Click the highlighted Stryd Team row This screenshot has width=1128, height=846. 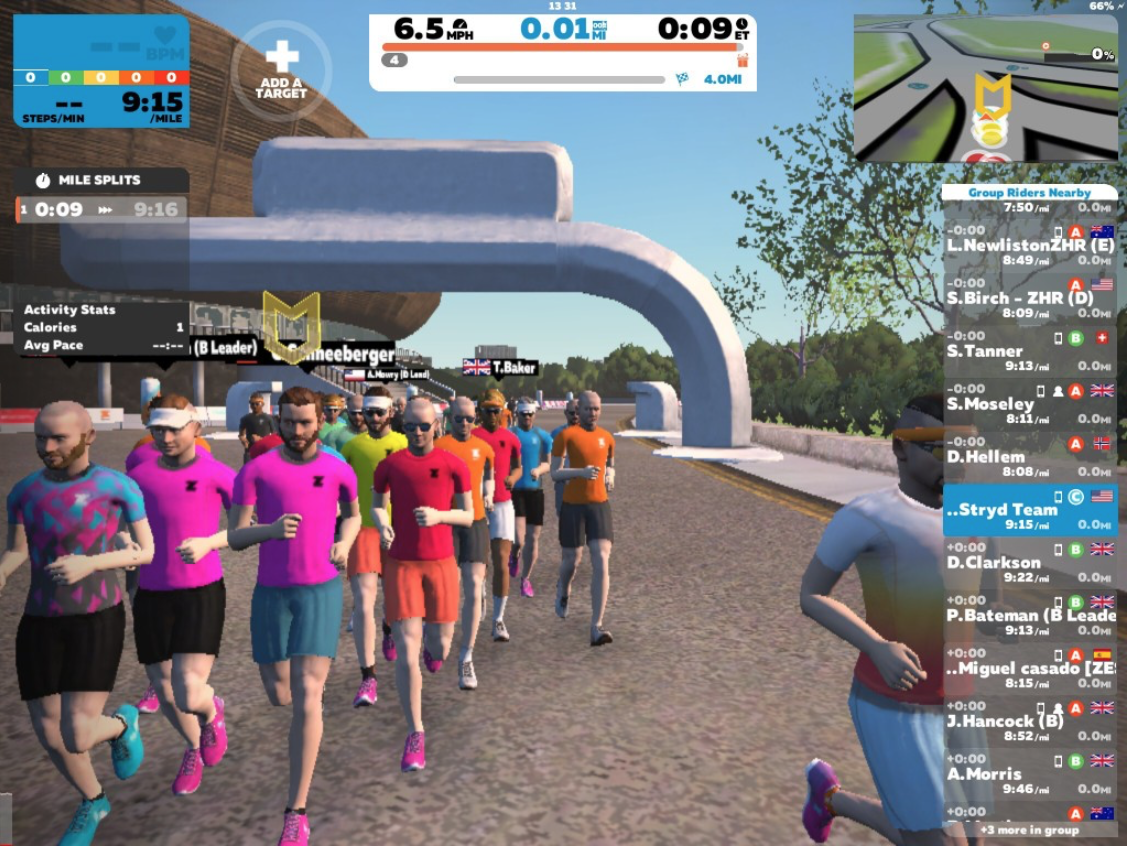[x=1030, y=510]
